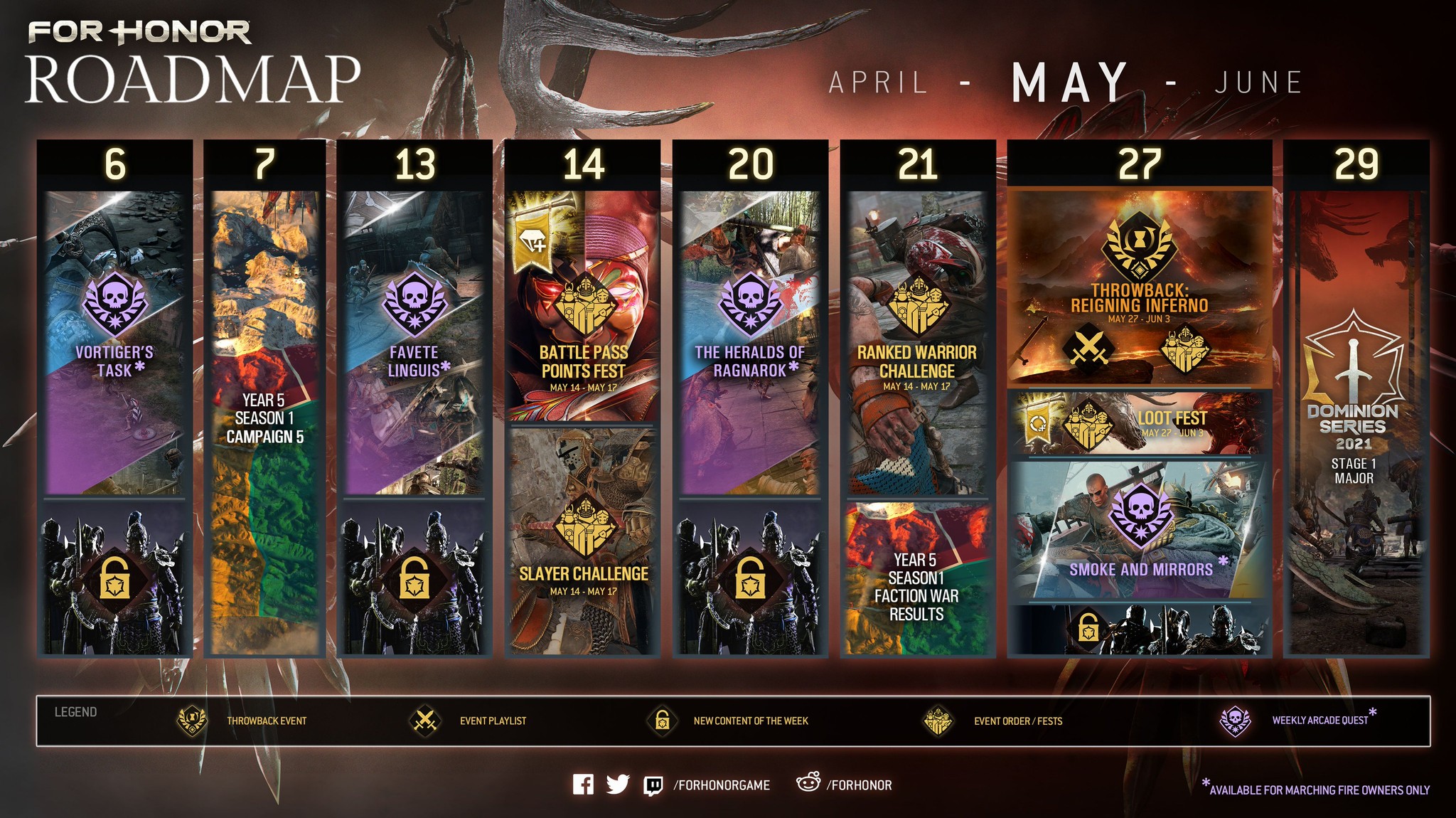
Task: Choose the Slayer Challenge event card
Action: (x=583, y=541)
